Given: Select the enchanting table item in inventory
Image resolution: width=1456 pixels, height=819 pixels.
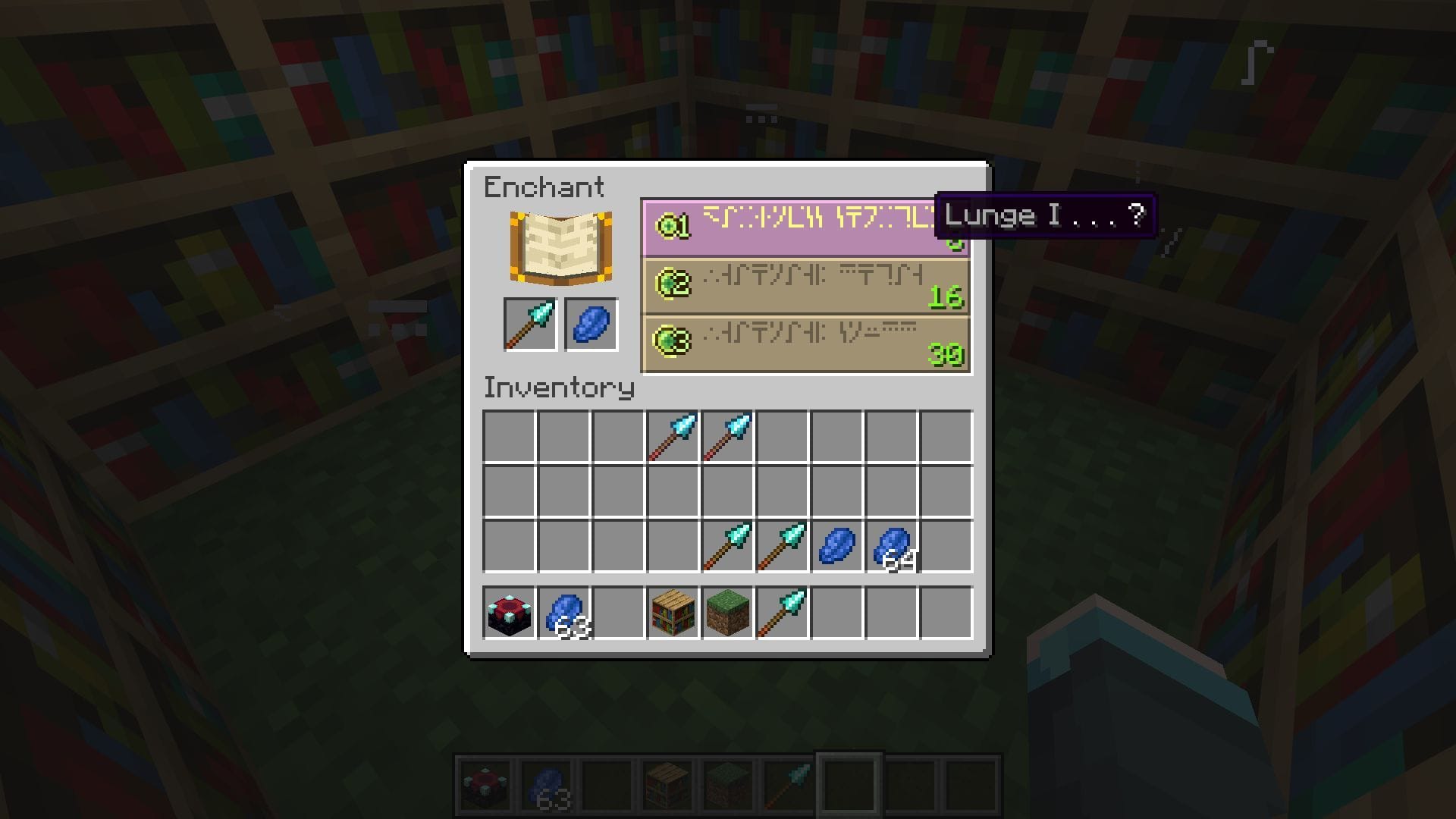Looking at the screenshot, I should coord(510,613).
